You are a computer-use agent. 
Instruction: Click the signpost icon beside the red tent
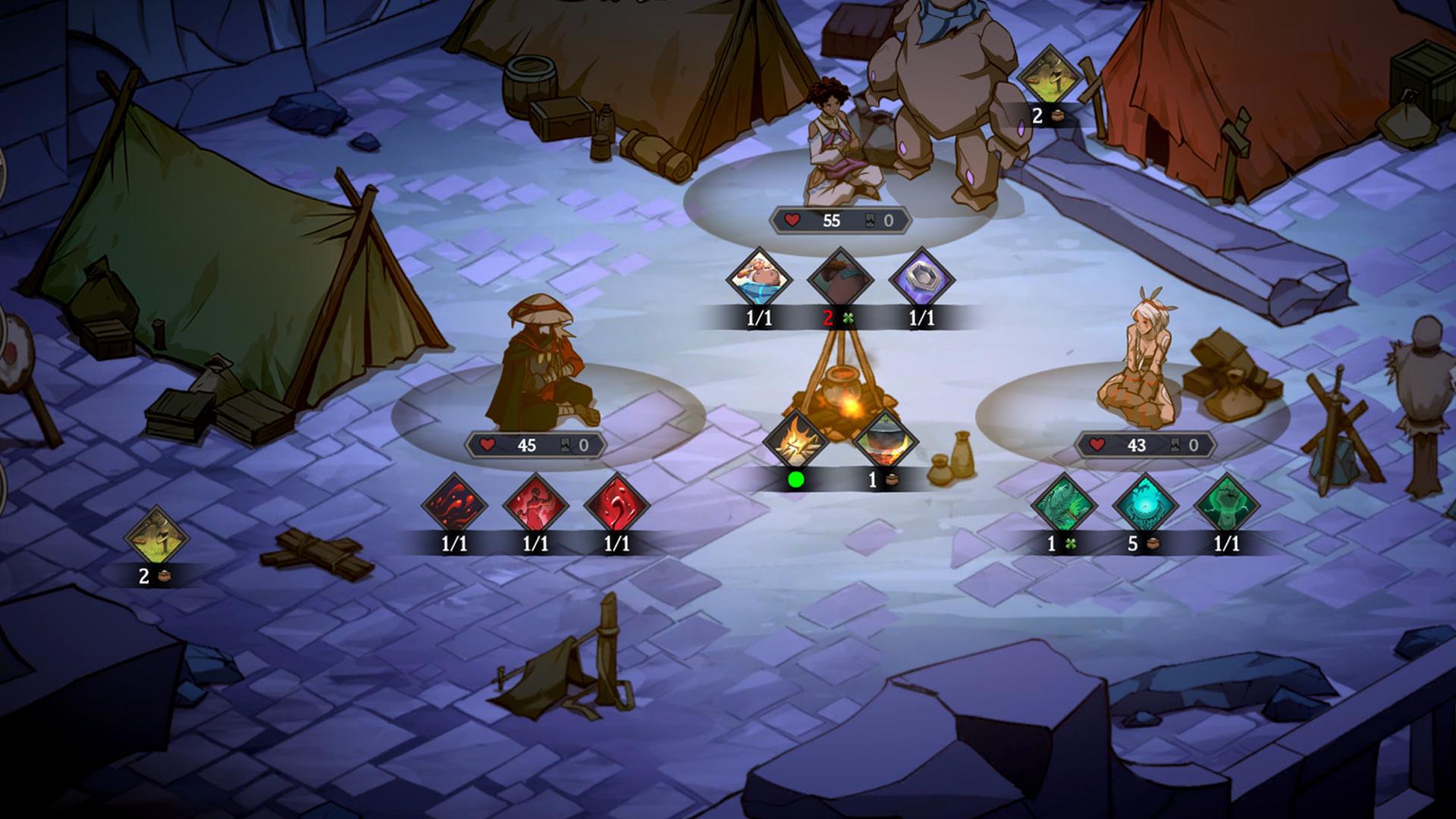point(1049,77)
